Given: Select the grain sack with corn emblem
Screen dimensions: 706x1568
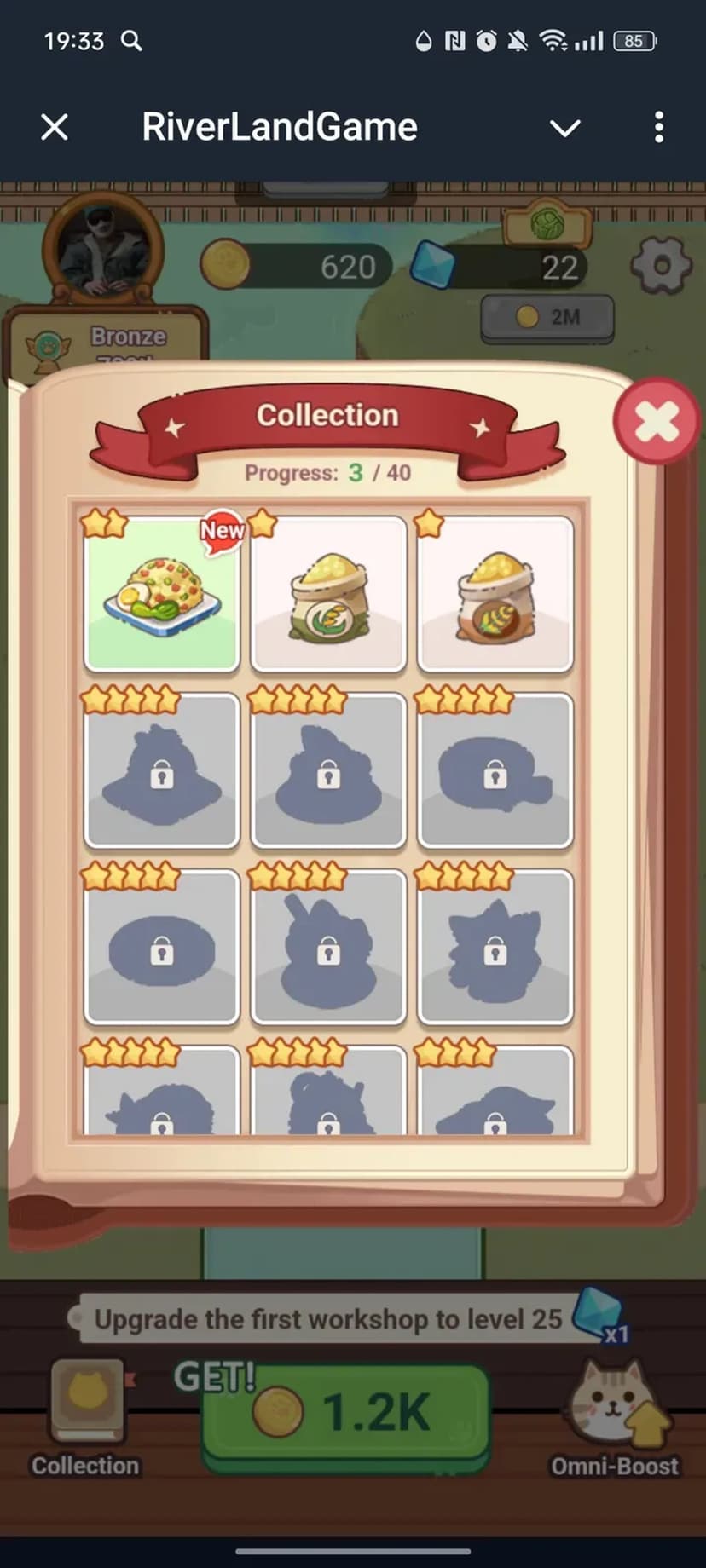Looking at the screenshot, I should [x=495, y=593].
